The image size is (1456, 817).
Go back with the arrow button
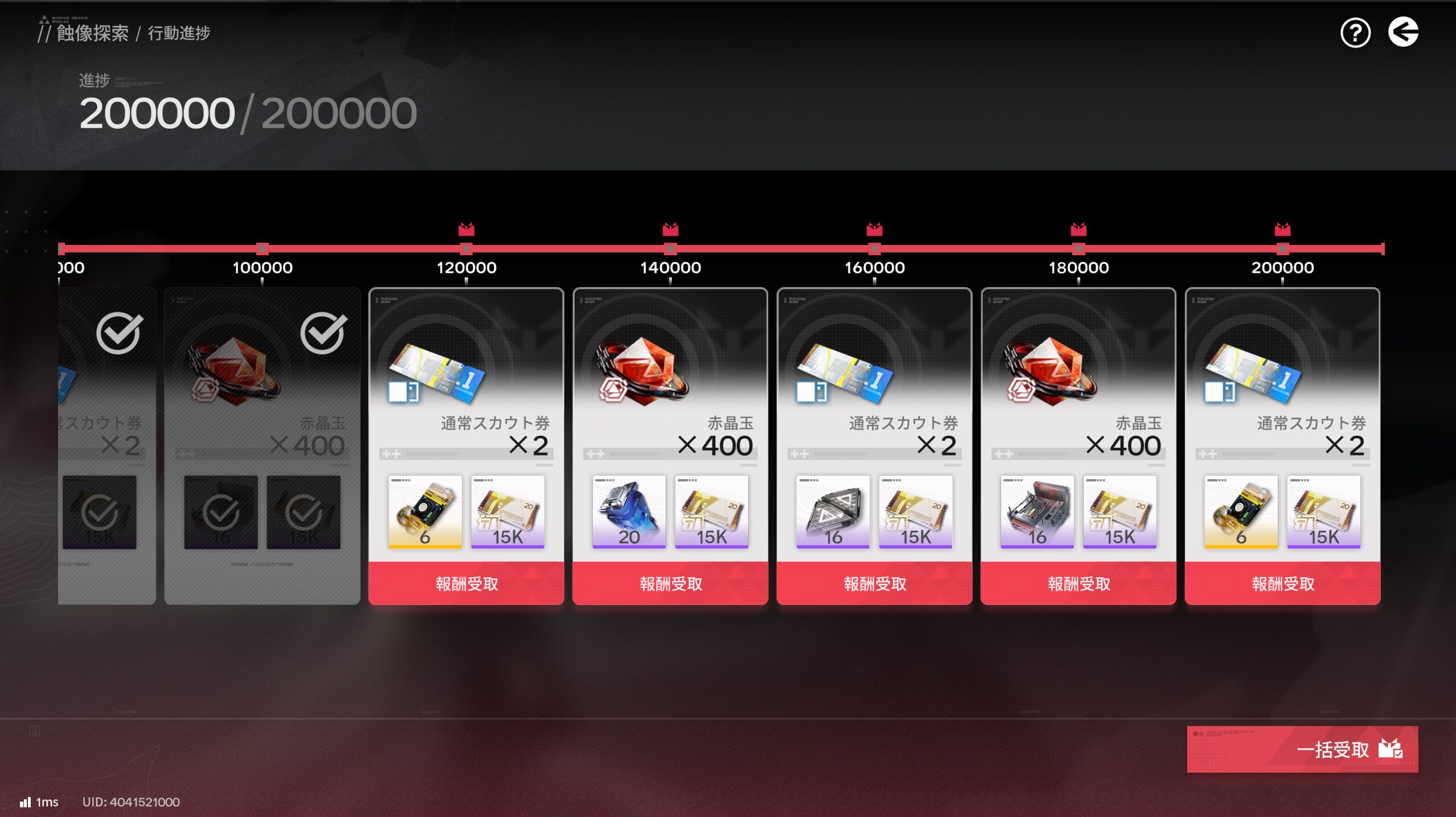click(1403, 32)
